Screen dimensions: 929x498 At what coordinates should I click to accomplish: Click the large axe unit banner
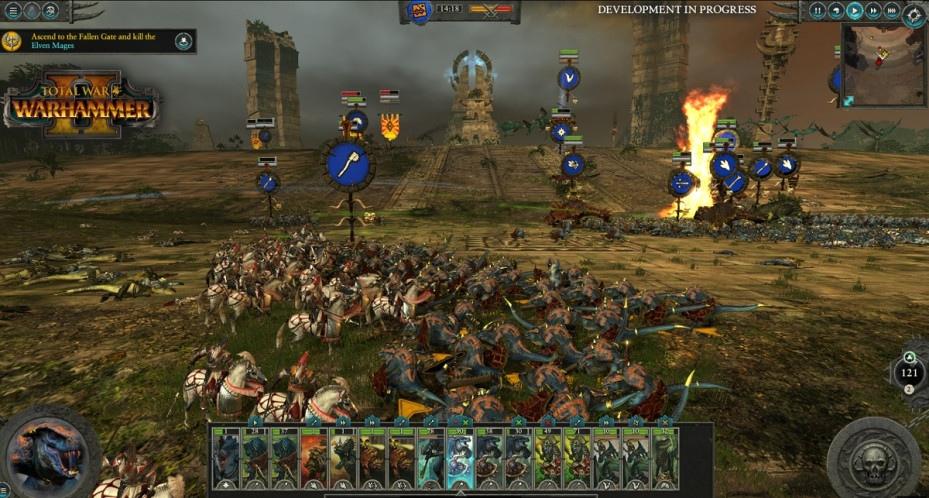[348, 165]
